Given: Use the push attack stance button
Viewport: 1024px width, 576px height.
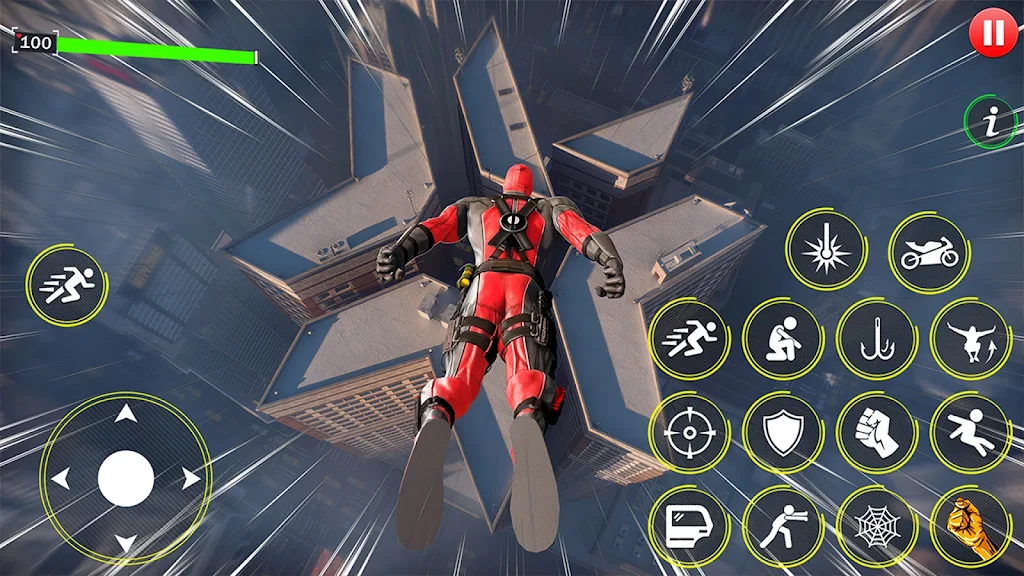Looking at the screenshot, I should tap(782, 526).
